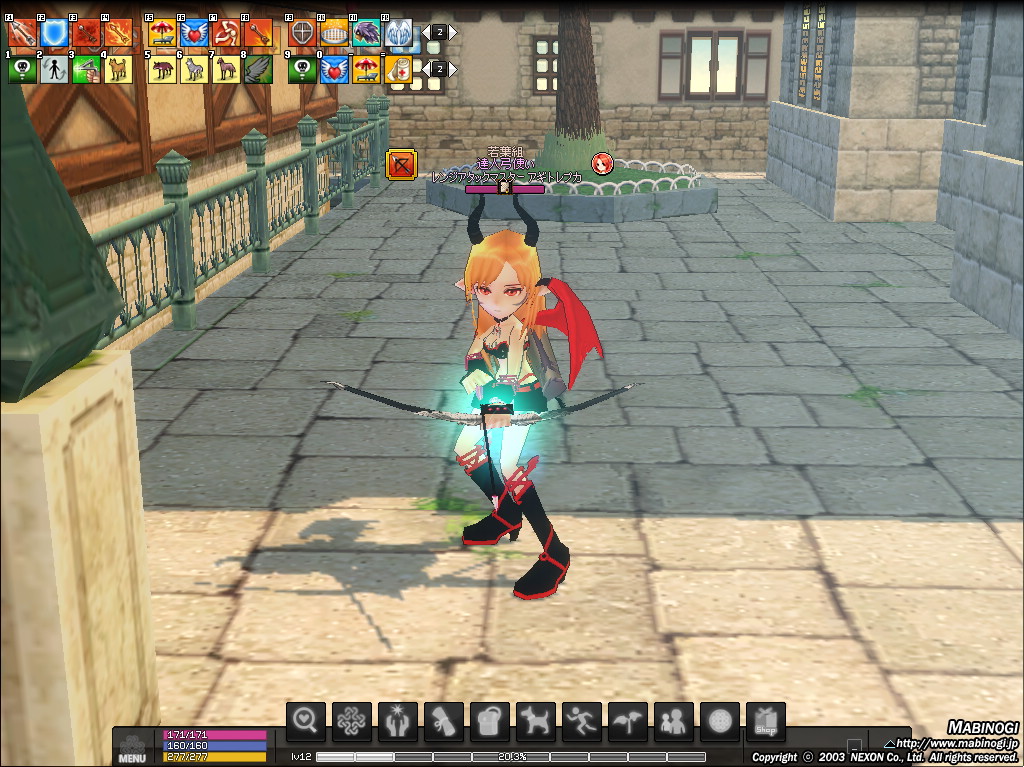The height and width of the screenshot is (767, 1024).
Task: Click the red-haired character portrait bubble
Action: coord(601,163)
